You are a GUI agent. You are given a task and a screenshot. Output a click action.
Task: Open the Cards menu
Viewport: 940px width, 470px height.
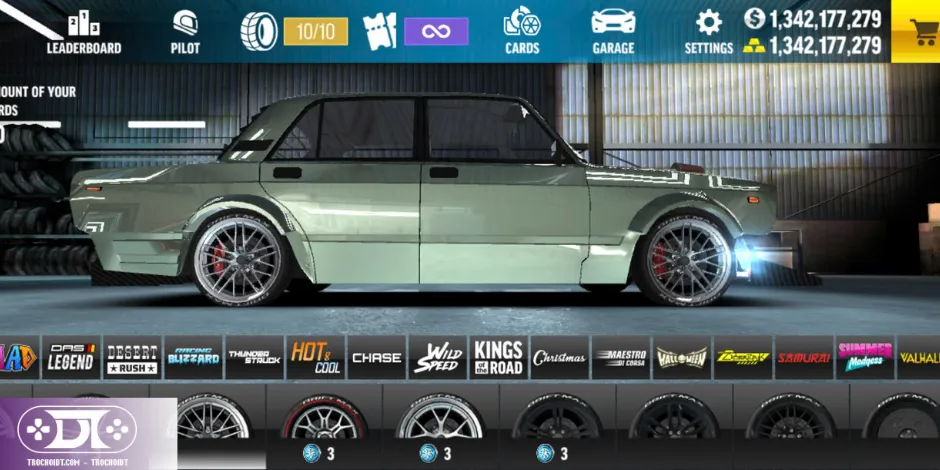[521, 32]
